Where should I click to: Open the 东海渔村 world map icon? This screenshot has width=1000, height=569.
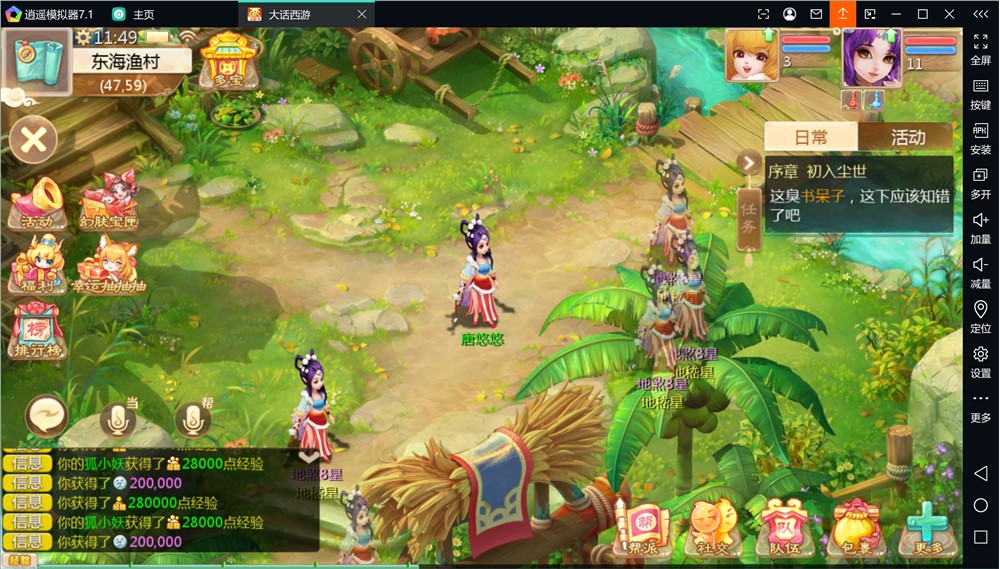(36, 60)
